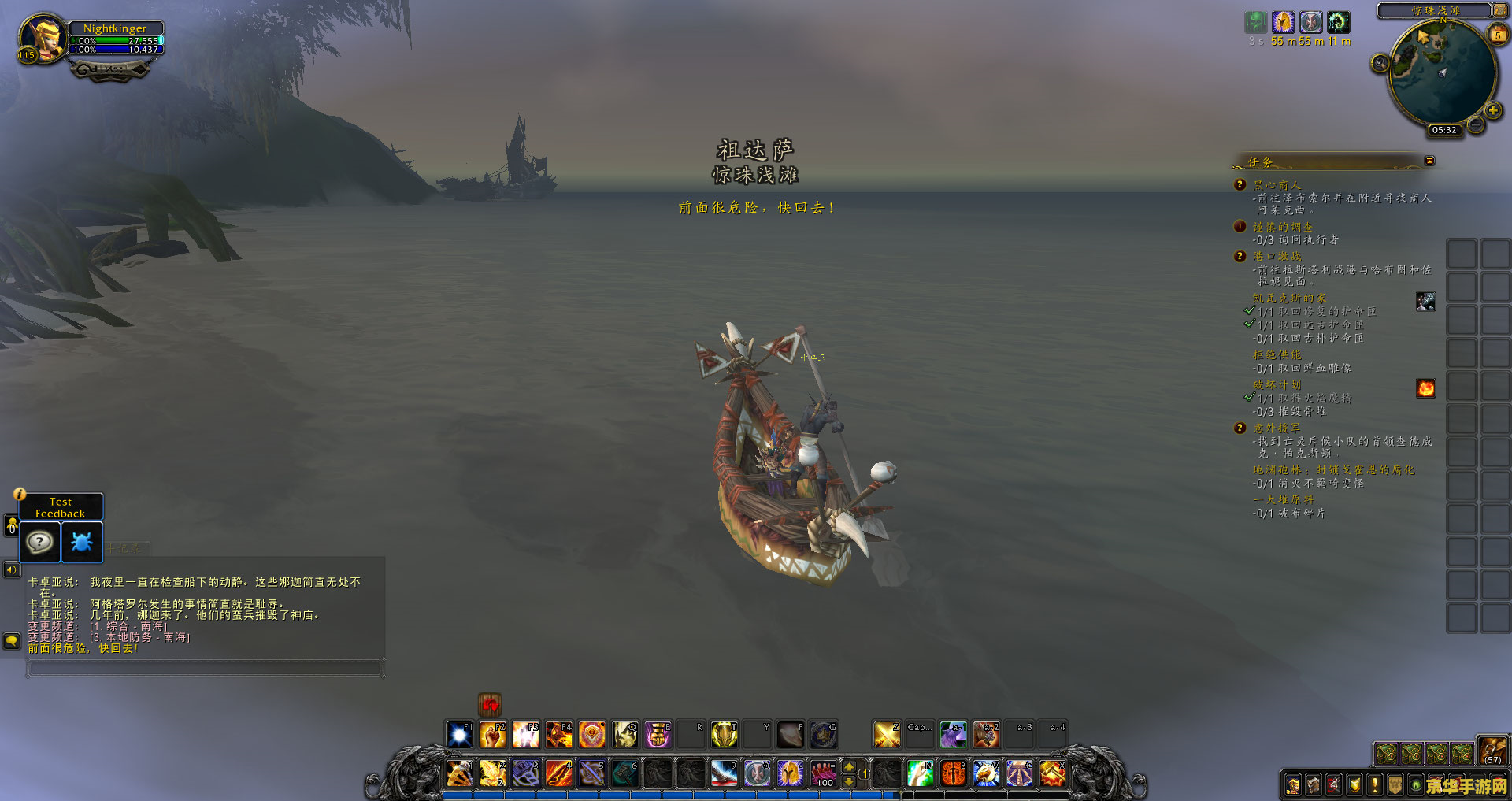The image size is (1512, 801).
Task: Open the quest log exclamation mark button
Action: click(1374, 784)
